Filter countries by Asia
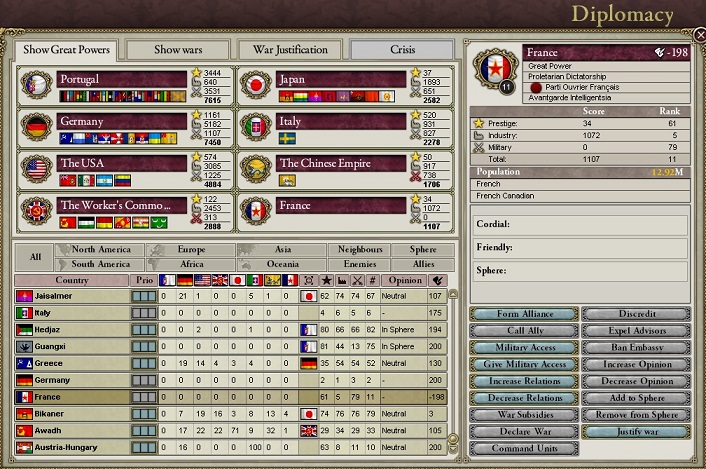Image resolution: width=706 pixels, height=469 pixels. click(283, 249)
